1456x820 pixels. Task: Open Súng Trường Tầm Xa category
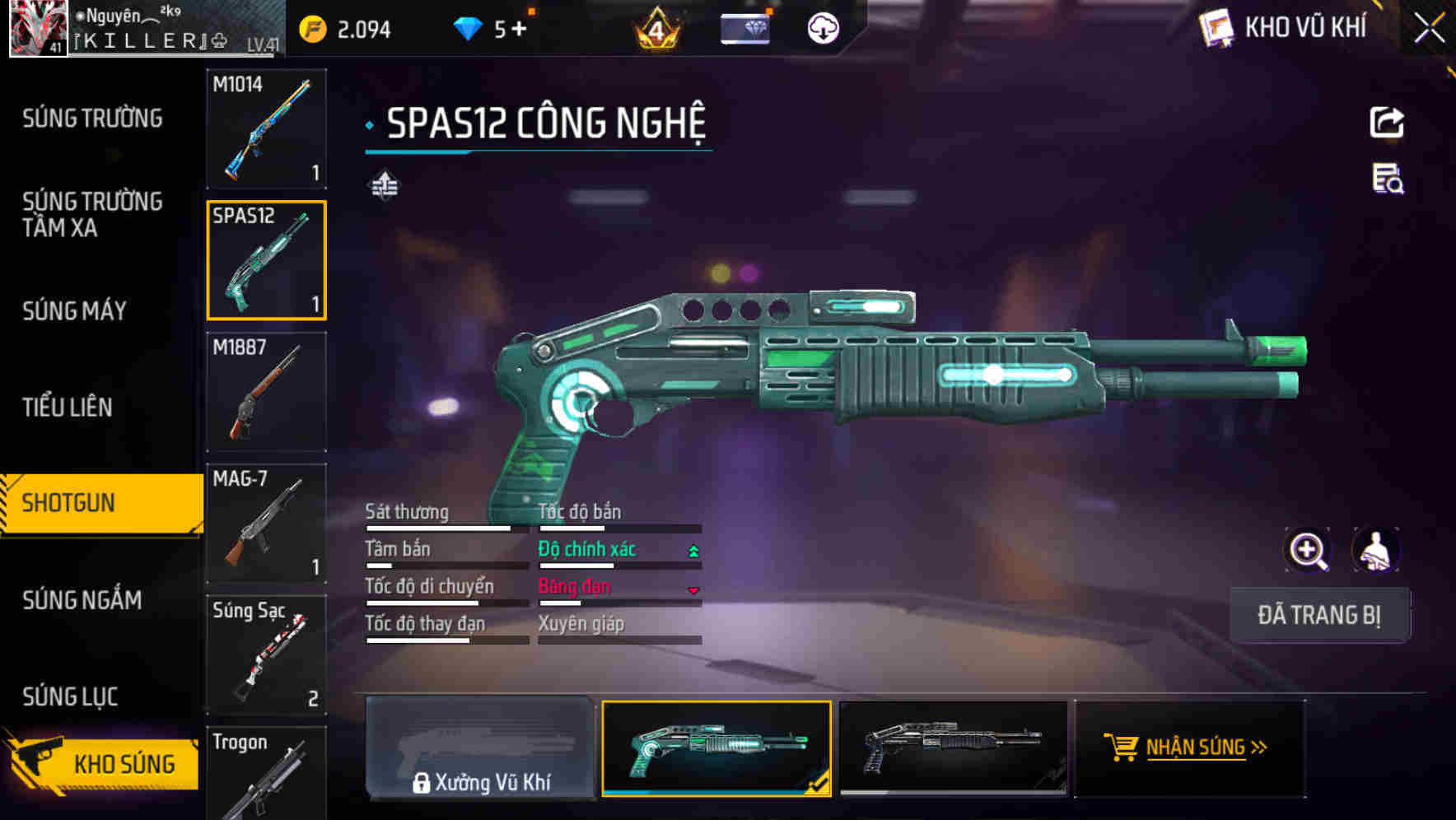(x=92, y=214)
